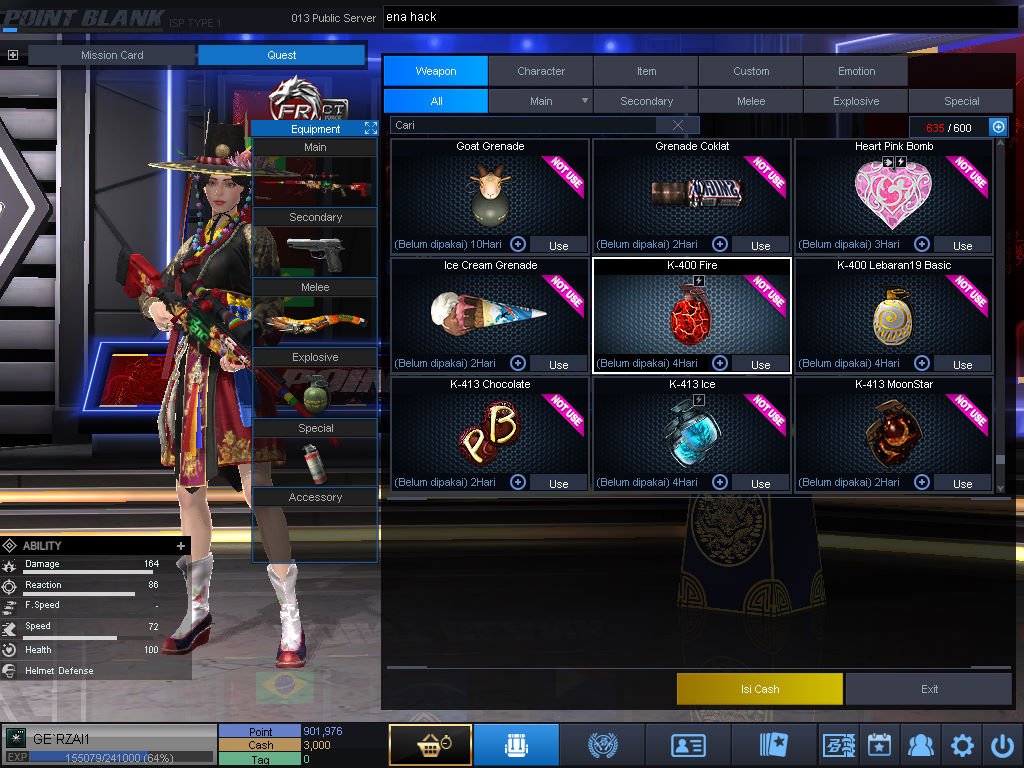Clear the inventory search box
This screenshot has height=768, width=1024.
[678, 125]
